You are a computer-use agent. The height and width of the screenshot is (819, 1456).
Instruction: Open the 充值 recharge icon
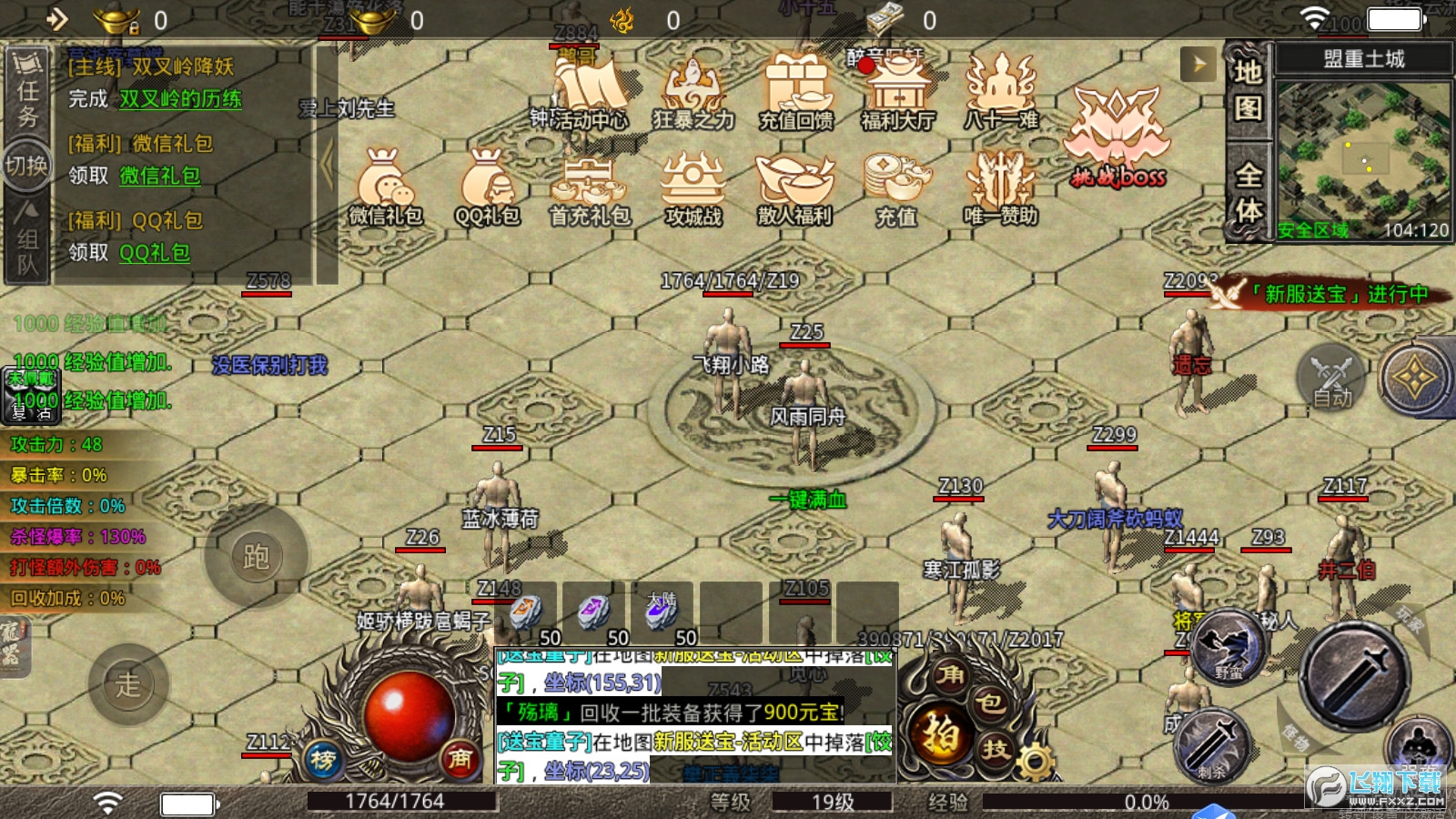click(896, 187)
